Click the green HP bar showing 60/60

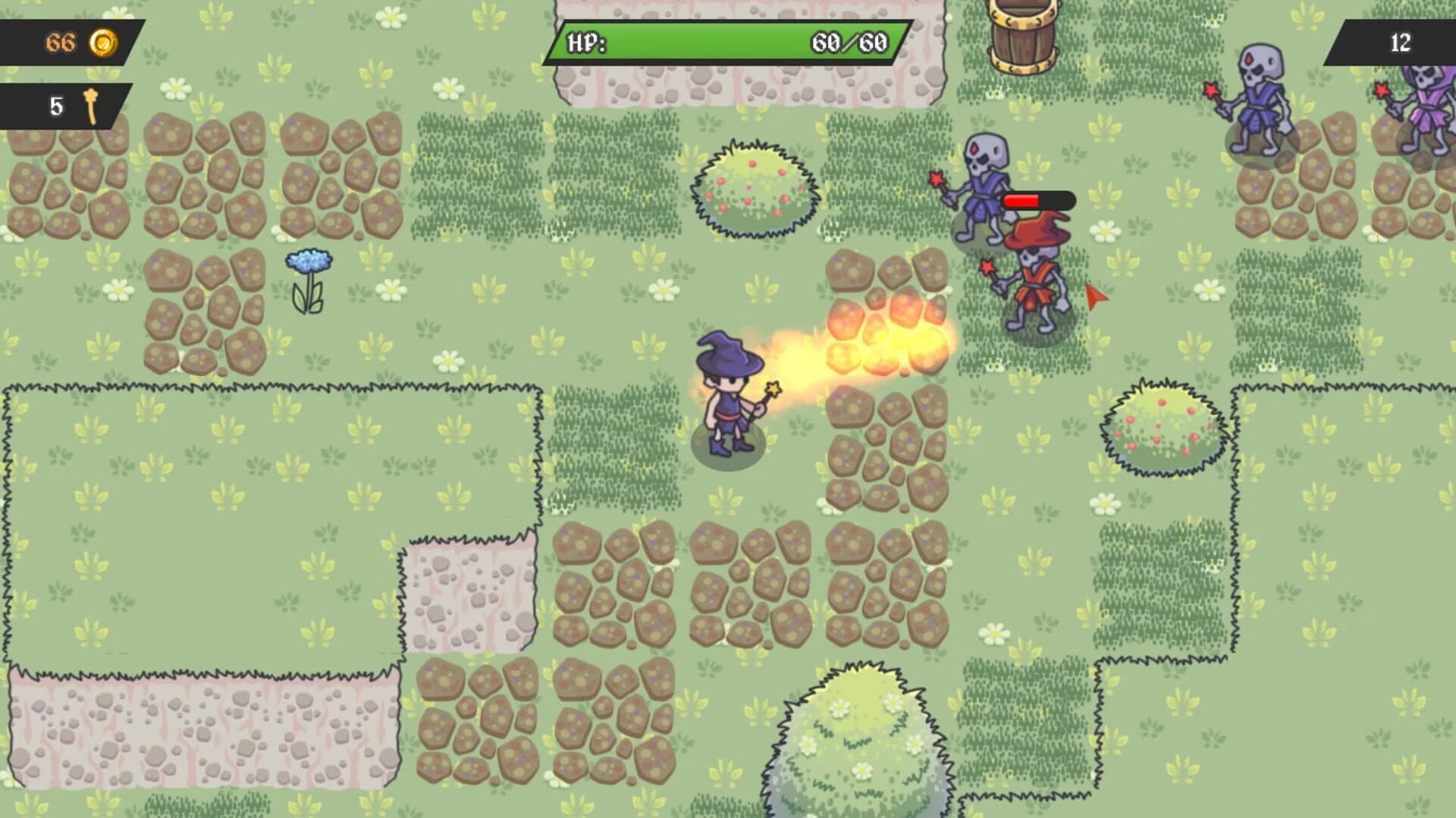(720, 42)
